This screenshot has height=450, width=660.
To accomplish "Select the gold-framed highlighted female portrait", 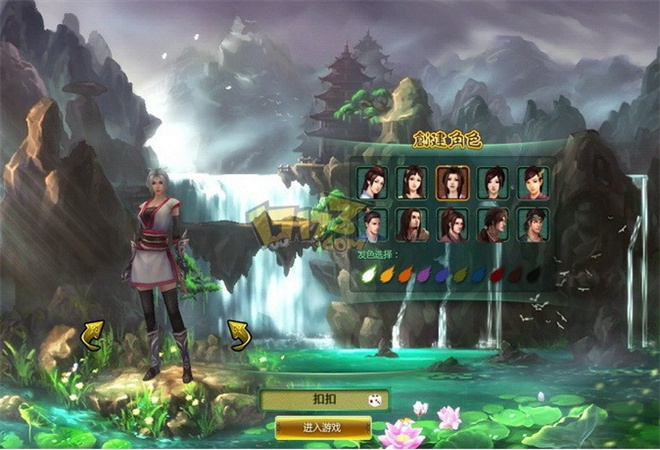I will point(451,183).
